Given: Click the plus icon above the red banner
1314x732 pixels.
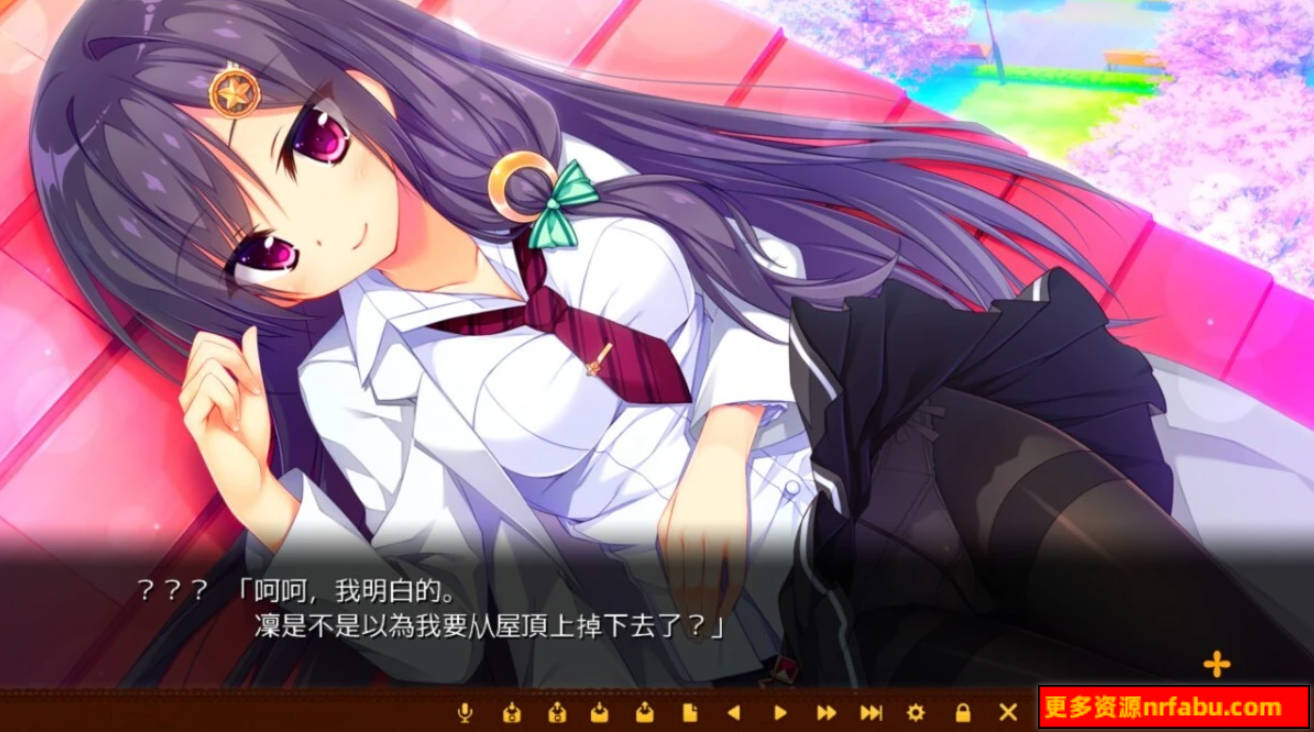Looking at the screenshot, I should point(1218,662).
